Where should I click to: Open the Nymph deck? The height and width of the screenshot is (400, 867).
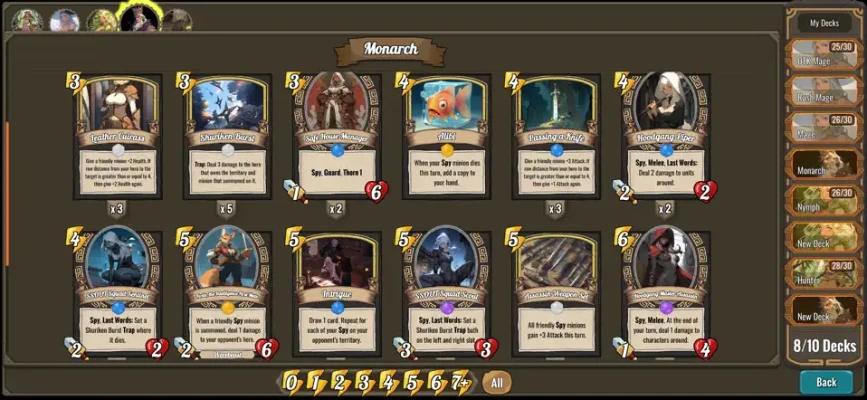click(x=824, y=200)
